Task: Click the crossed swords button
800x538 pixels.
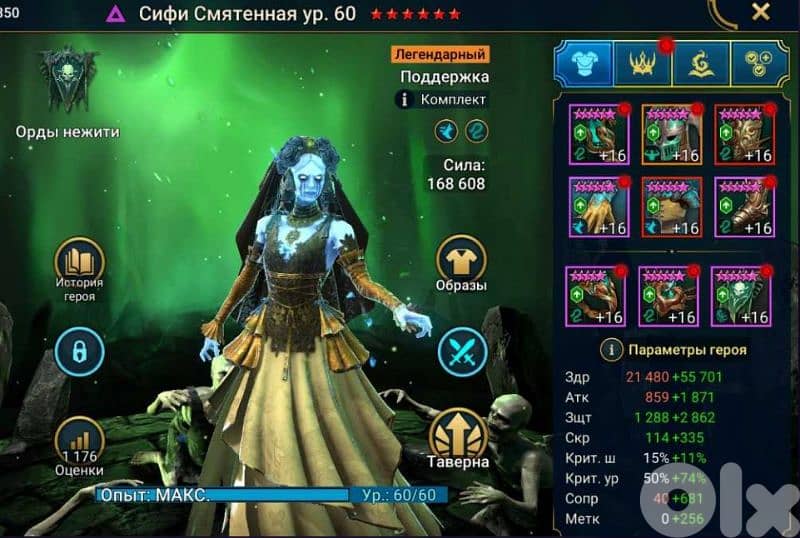Action: tap(462, 353)
